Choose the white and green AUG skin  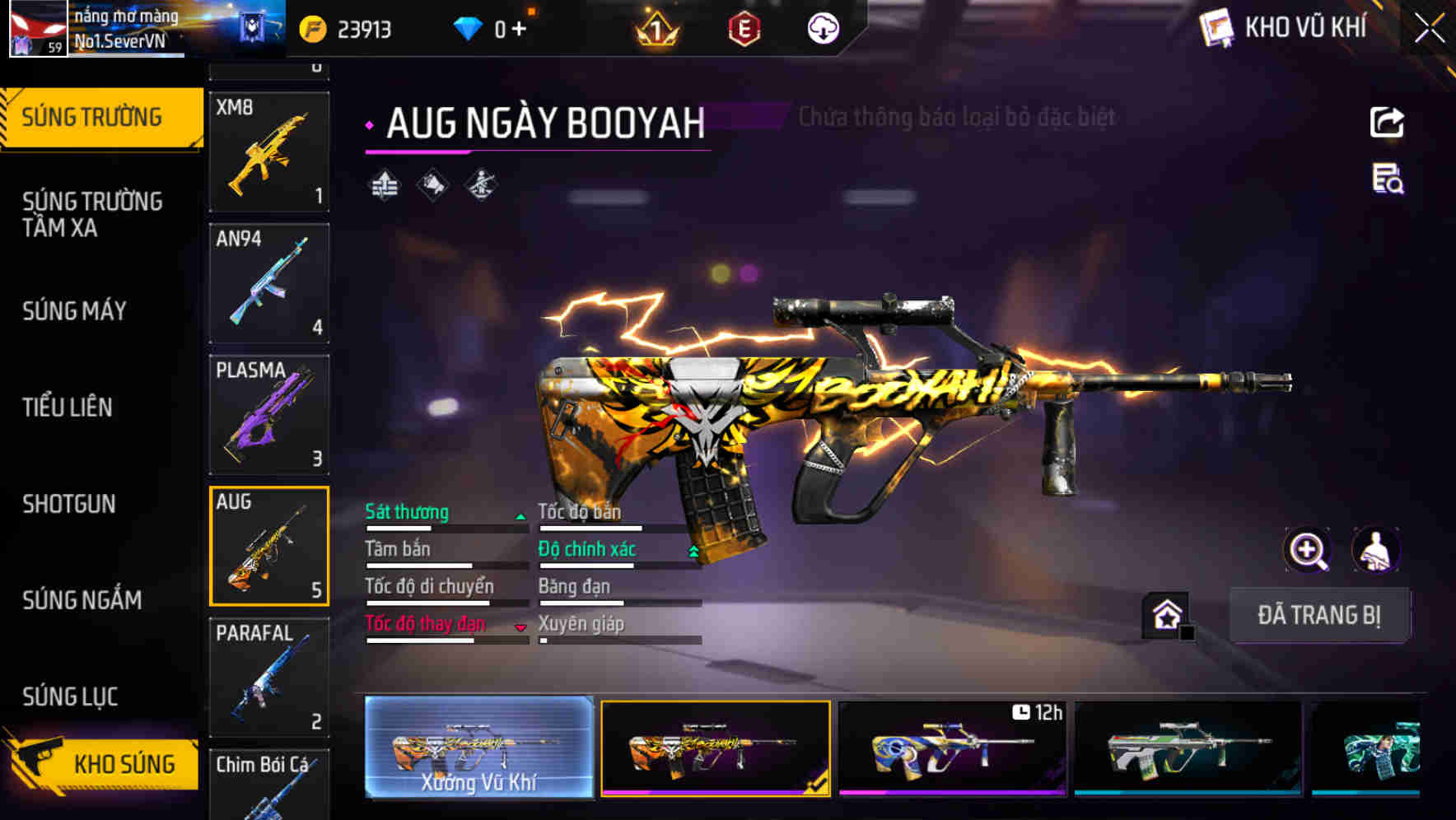[x=1188, y=748]
